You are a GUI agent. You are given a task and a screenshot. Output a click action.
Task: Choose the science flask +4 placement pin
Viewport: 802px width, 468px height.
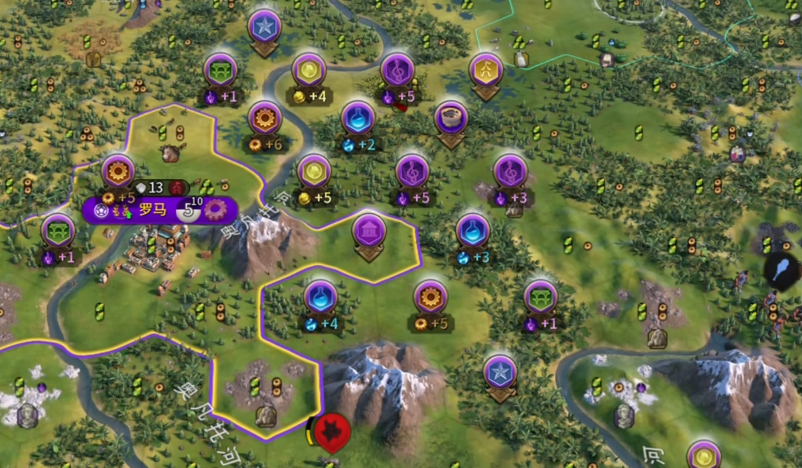click(x=321, y=297)
